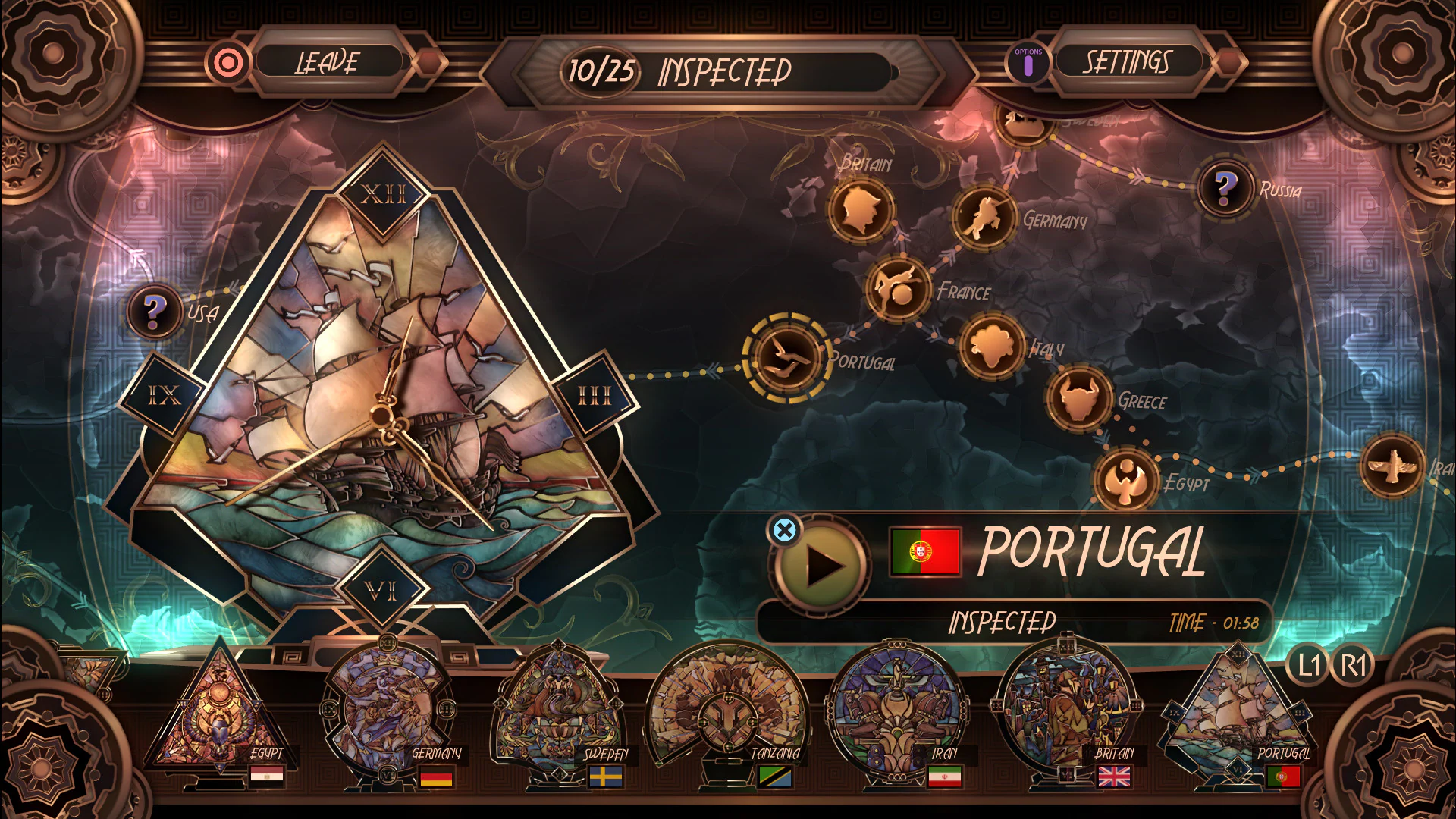Select the Italy grapes icon
This screenshot has width=1456, height=819.
tap(992, 346)
